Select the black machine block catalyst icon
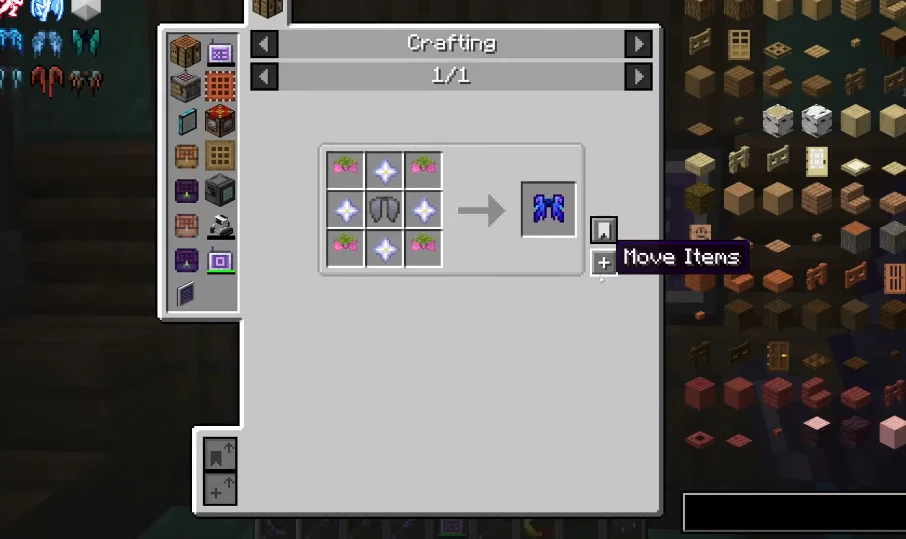 [220, 190]
